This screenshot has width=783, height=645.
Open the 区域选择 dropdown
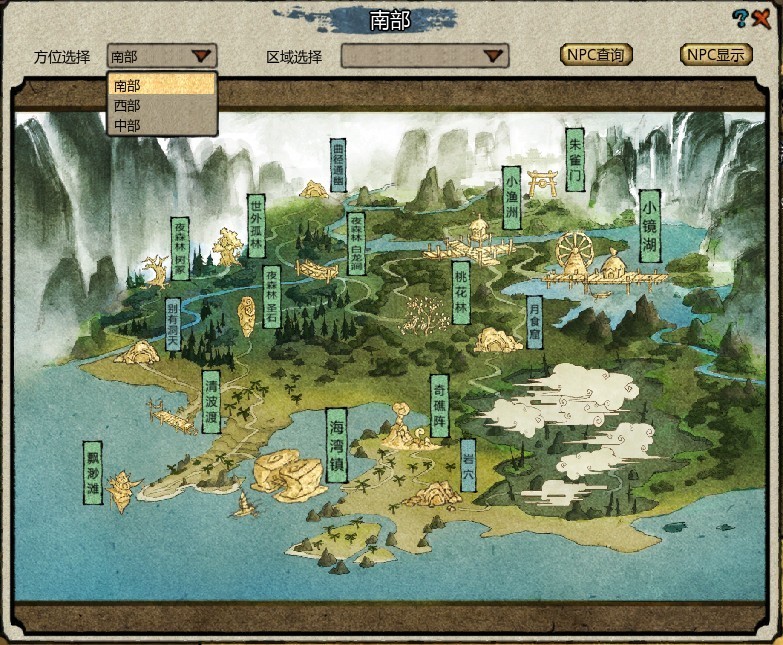tap(425, 57)
